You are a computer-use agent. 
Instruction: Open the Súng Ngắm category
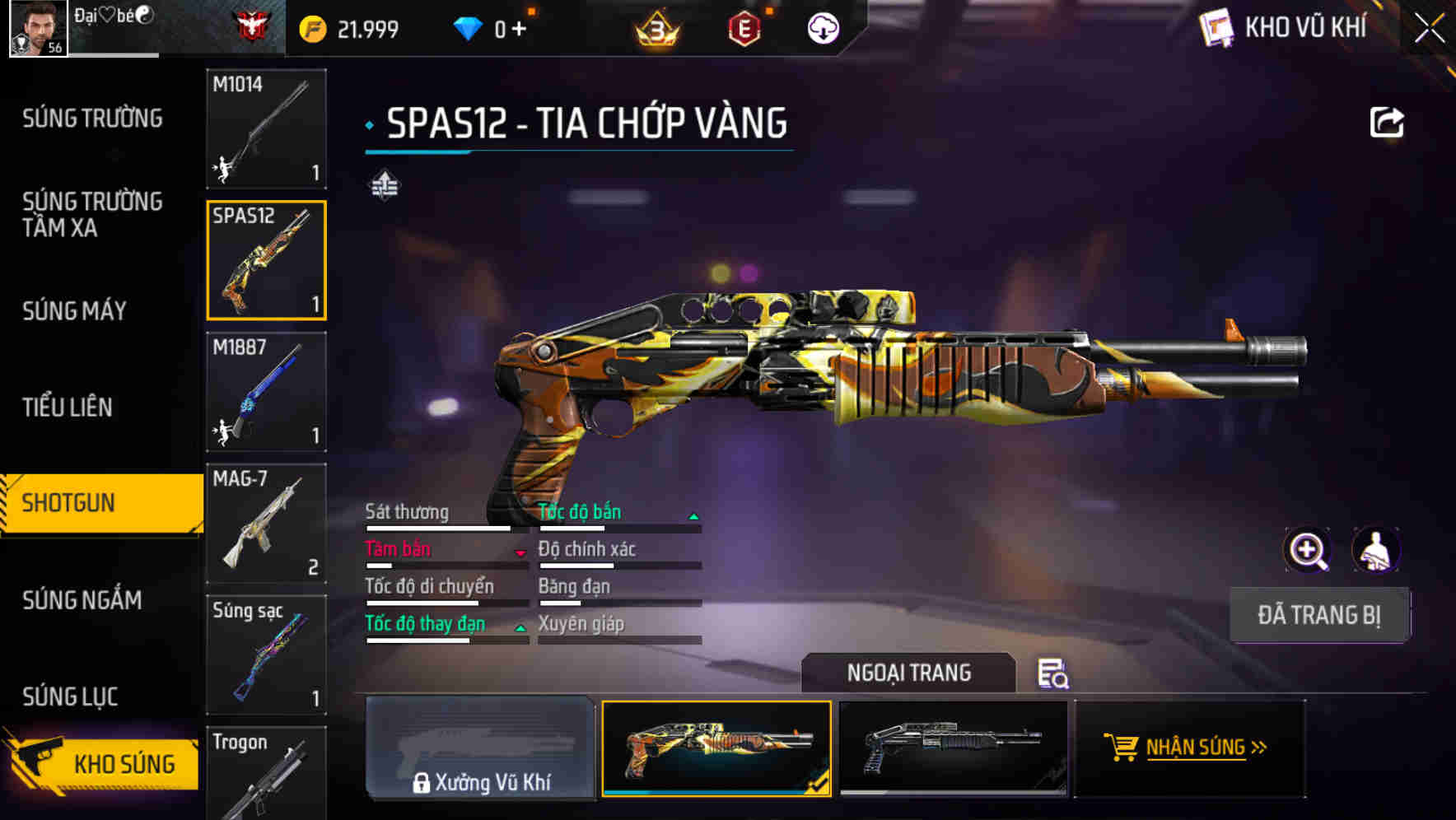[x=82, y=599]
